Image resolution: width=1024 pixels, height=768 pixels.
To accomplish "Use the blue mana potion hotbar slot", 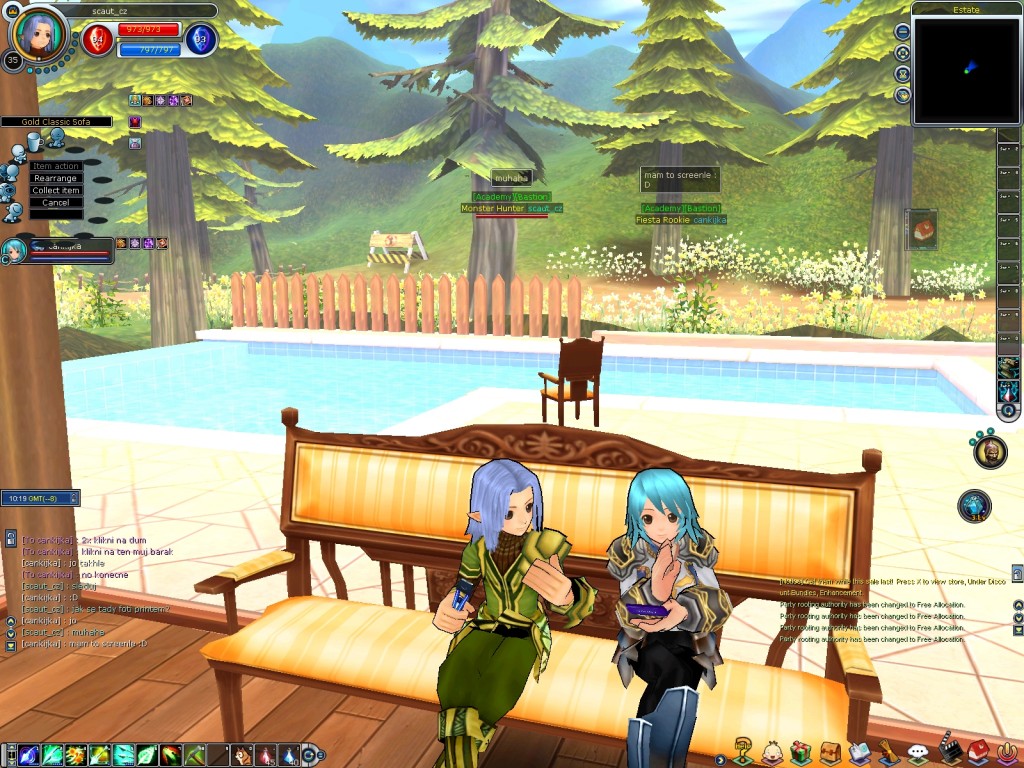I will [288, 755].
